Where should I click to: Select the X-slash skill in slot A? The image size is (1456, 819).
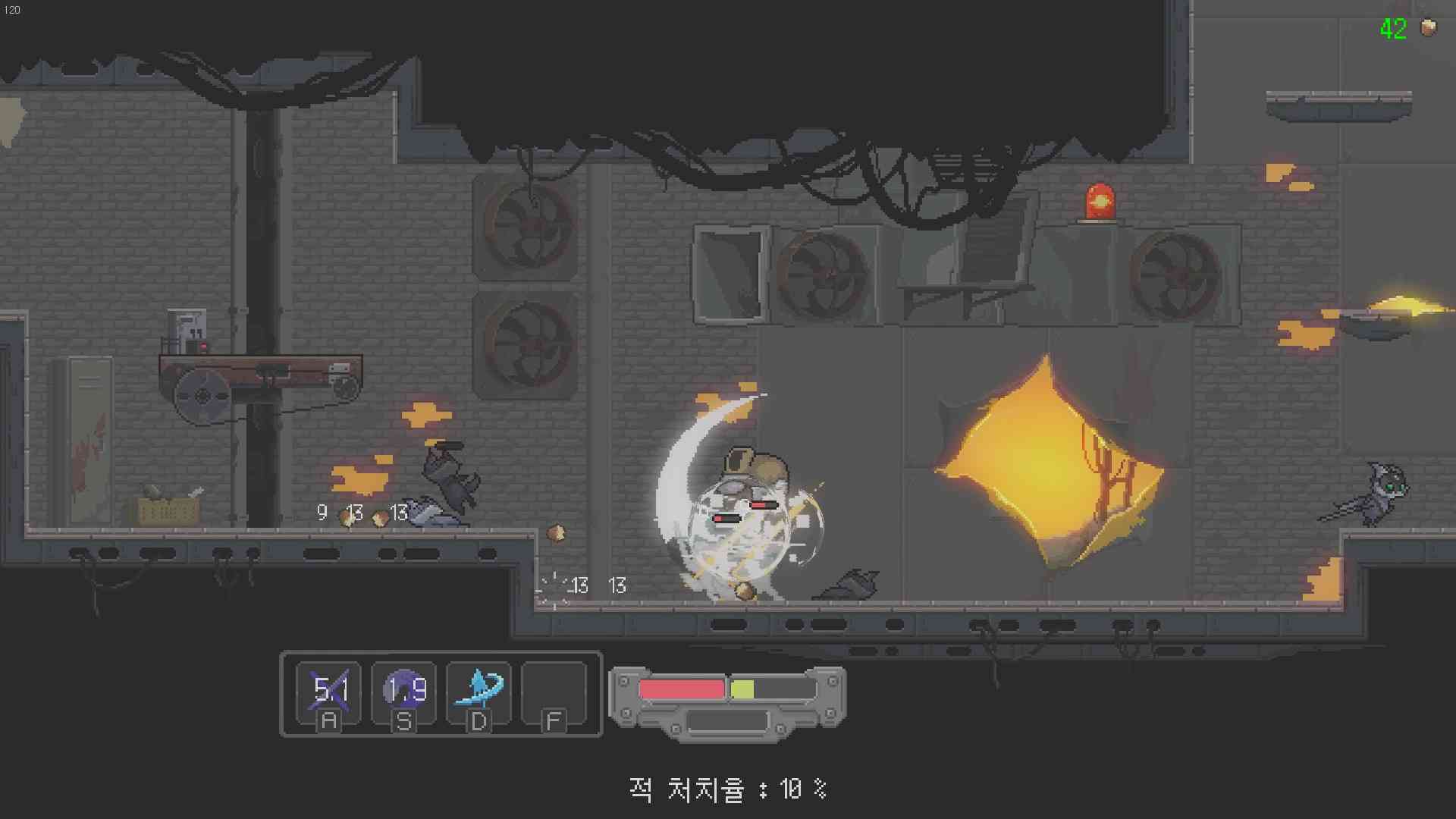pyautogui.click(x=330, y=691)
